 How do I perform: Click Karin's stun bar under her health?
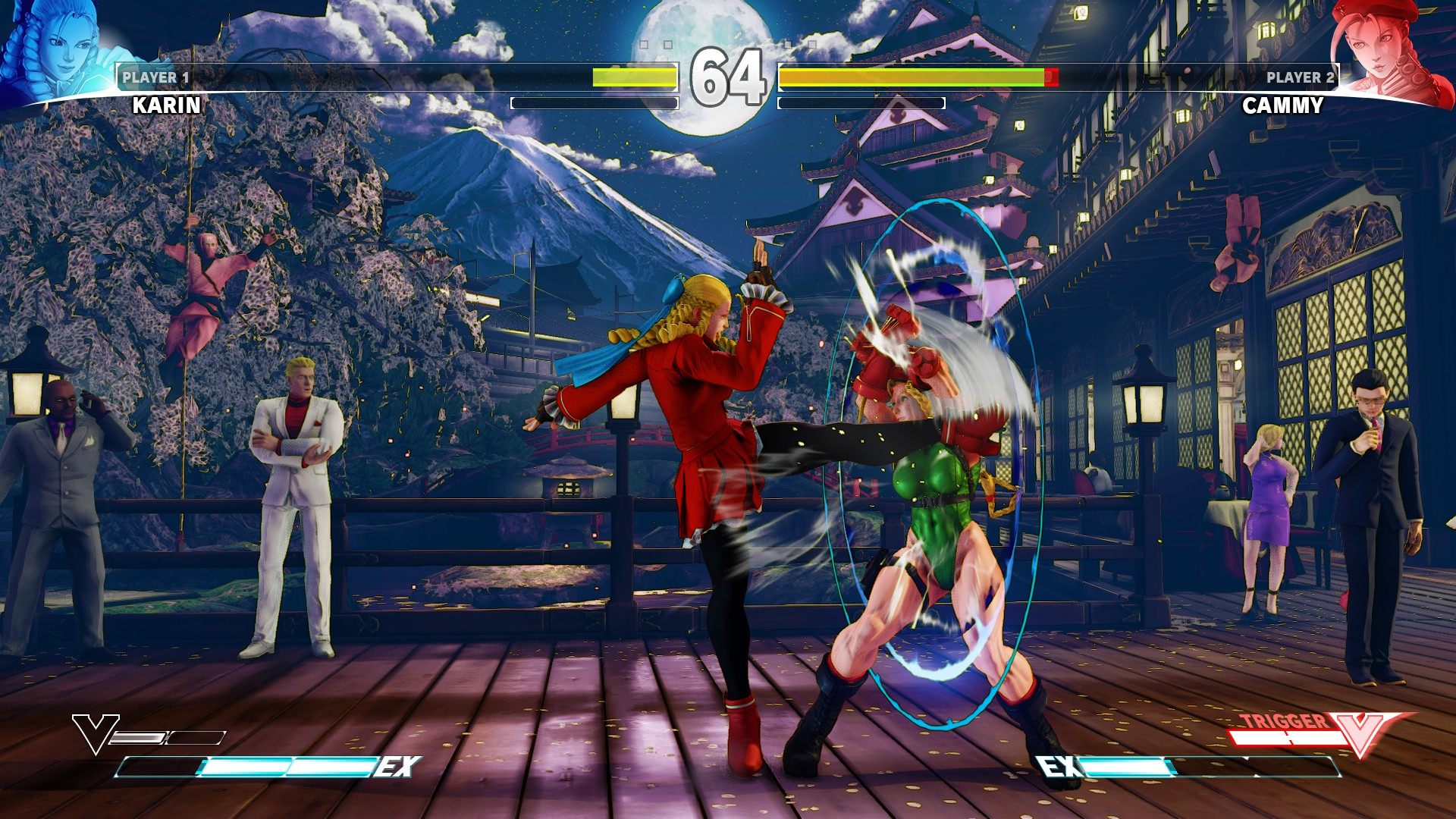coord(595,105)
